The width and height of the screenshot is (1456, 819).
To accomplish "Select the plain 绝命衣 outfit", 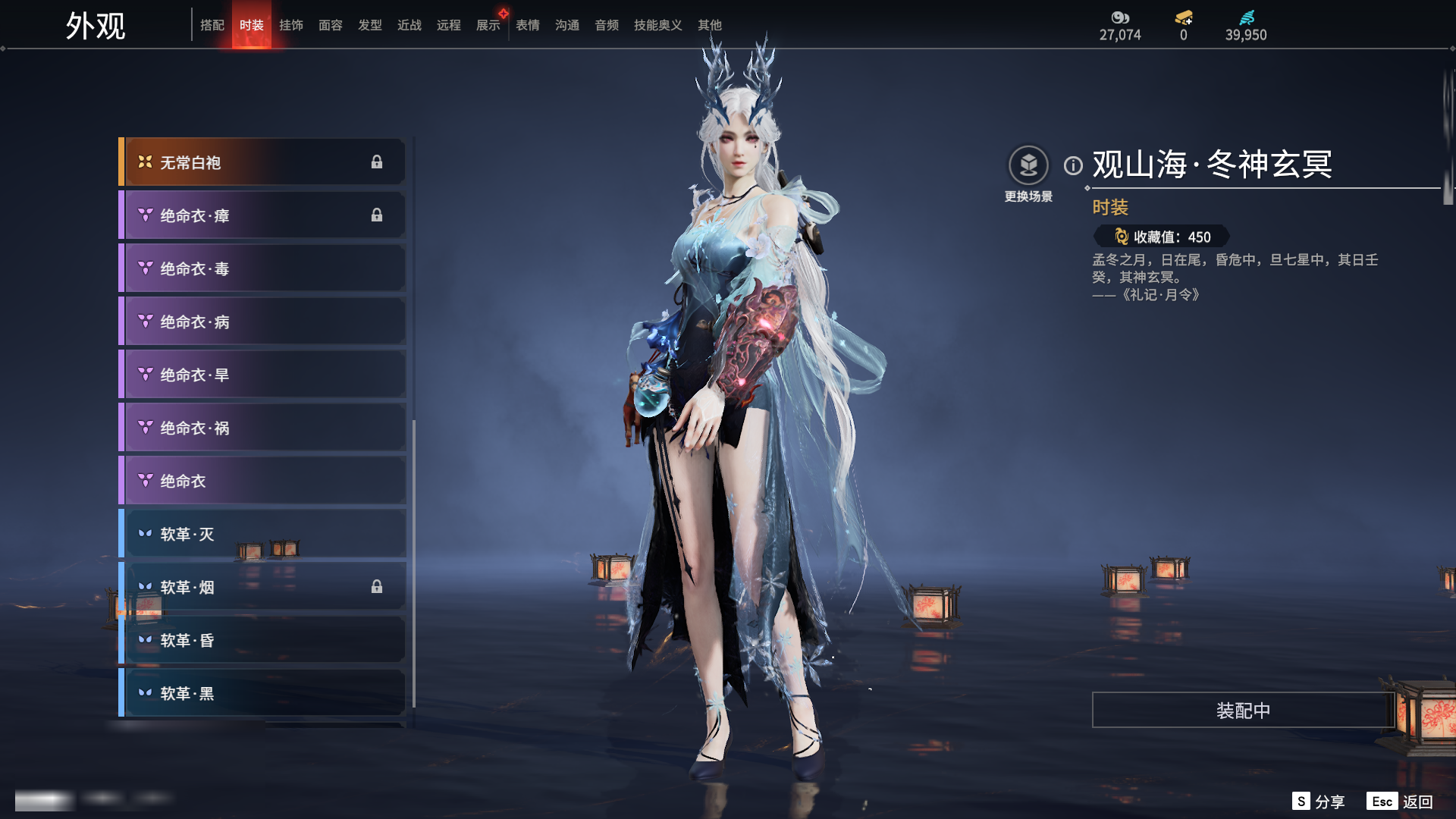I will point(262,481).
